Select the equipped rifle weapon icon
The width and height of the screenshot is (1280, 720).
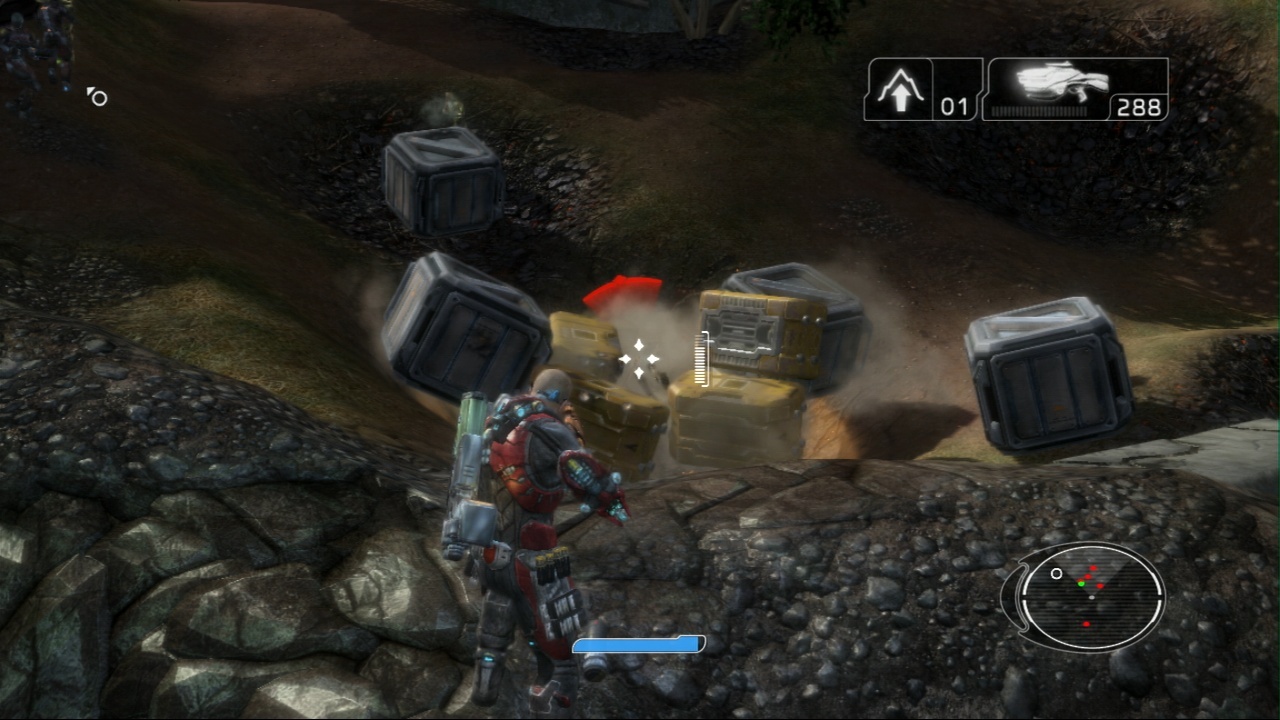pos(1061,80)
